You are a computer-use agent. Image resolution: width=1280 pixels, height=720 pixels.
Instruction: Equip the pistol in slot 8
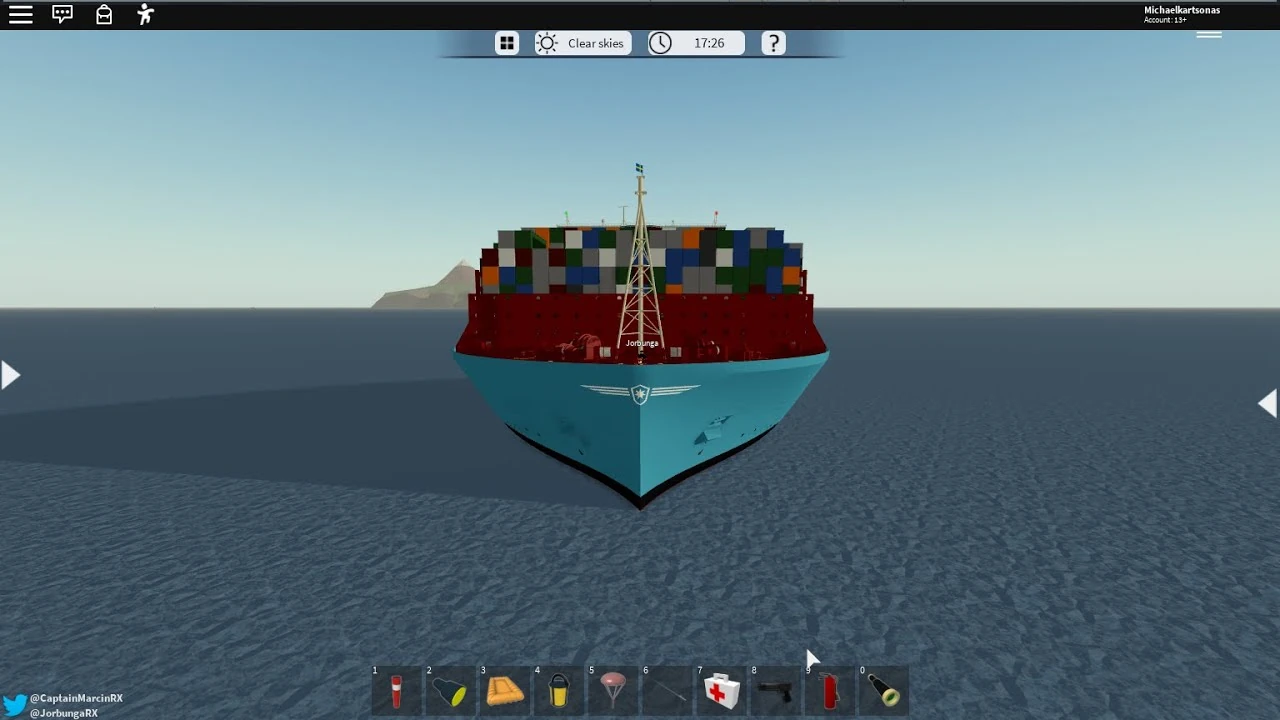coord(776,691)
